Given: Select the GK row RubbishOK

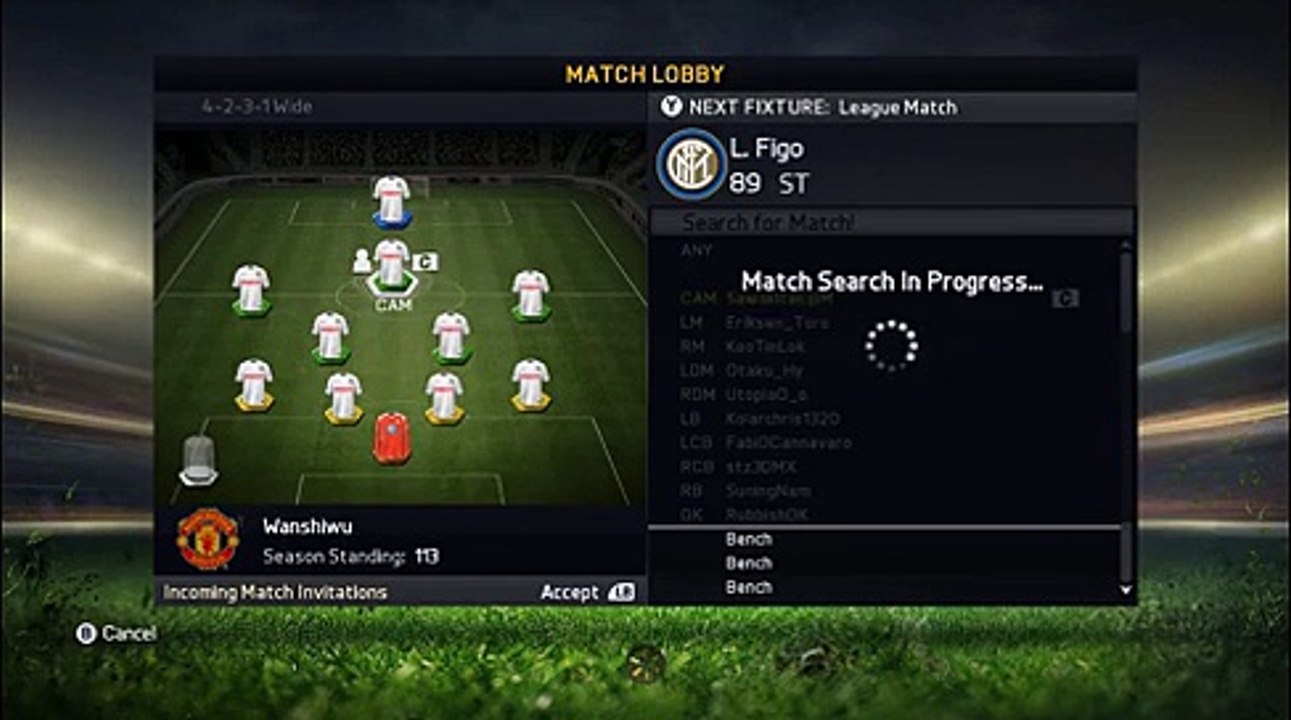Looking at the screenshot, I should click(x=766, y=515).
